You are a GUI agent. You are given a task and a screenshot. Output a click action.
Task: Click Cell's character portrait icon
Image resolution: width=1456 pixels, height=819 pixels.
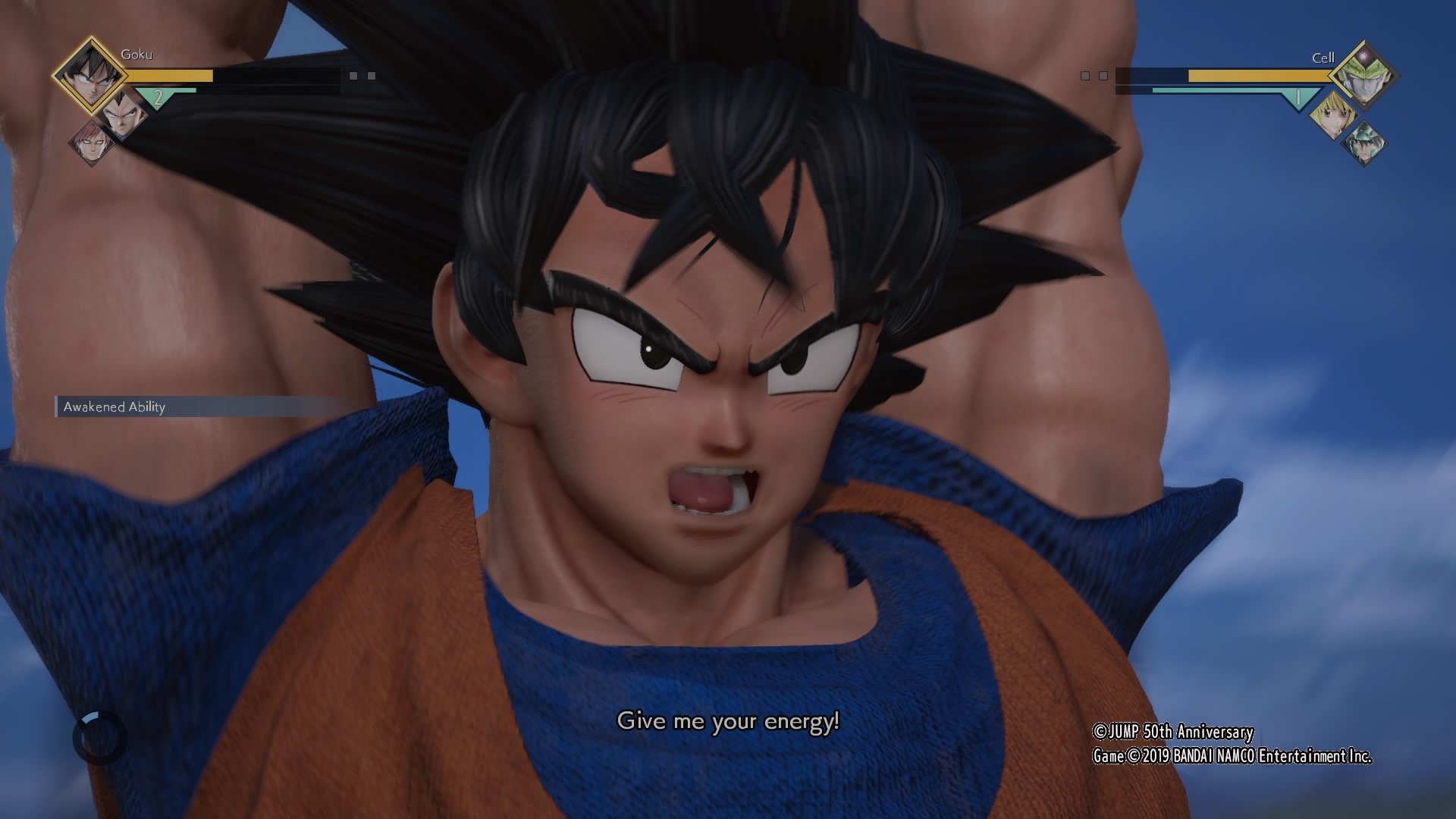(1363, 75)
